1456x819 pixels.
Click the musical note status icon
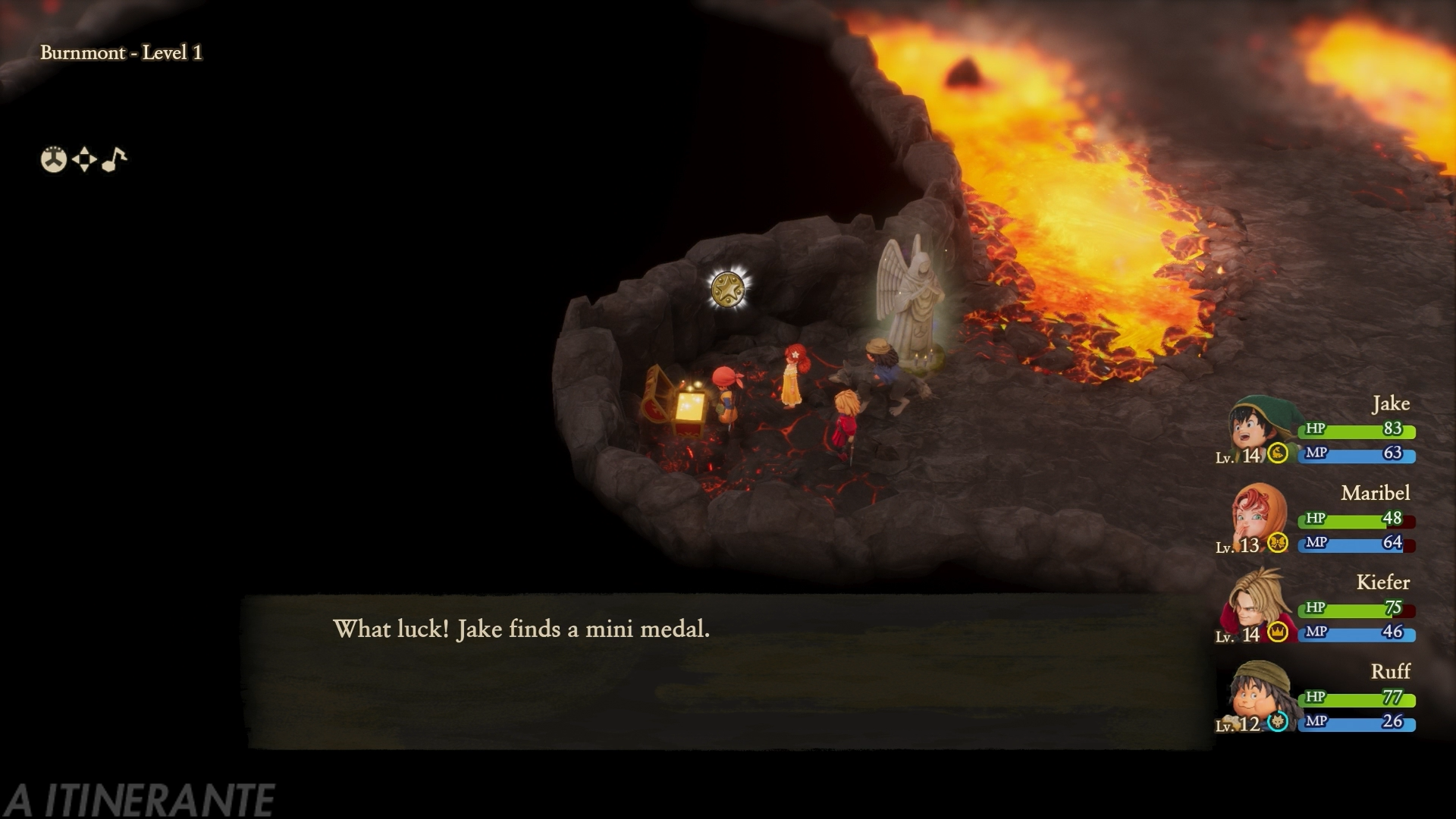pyautogui.click(x=114, y=159)
